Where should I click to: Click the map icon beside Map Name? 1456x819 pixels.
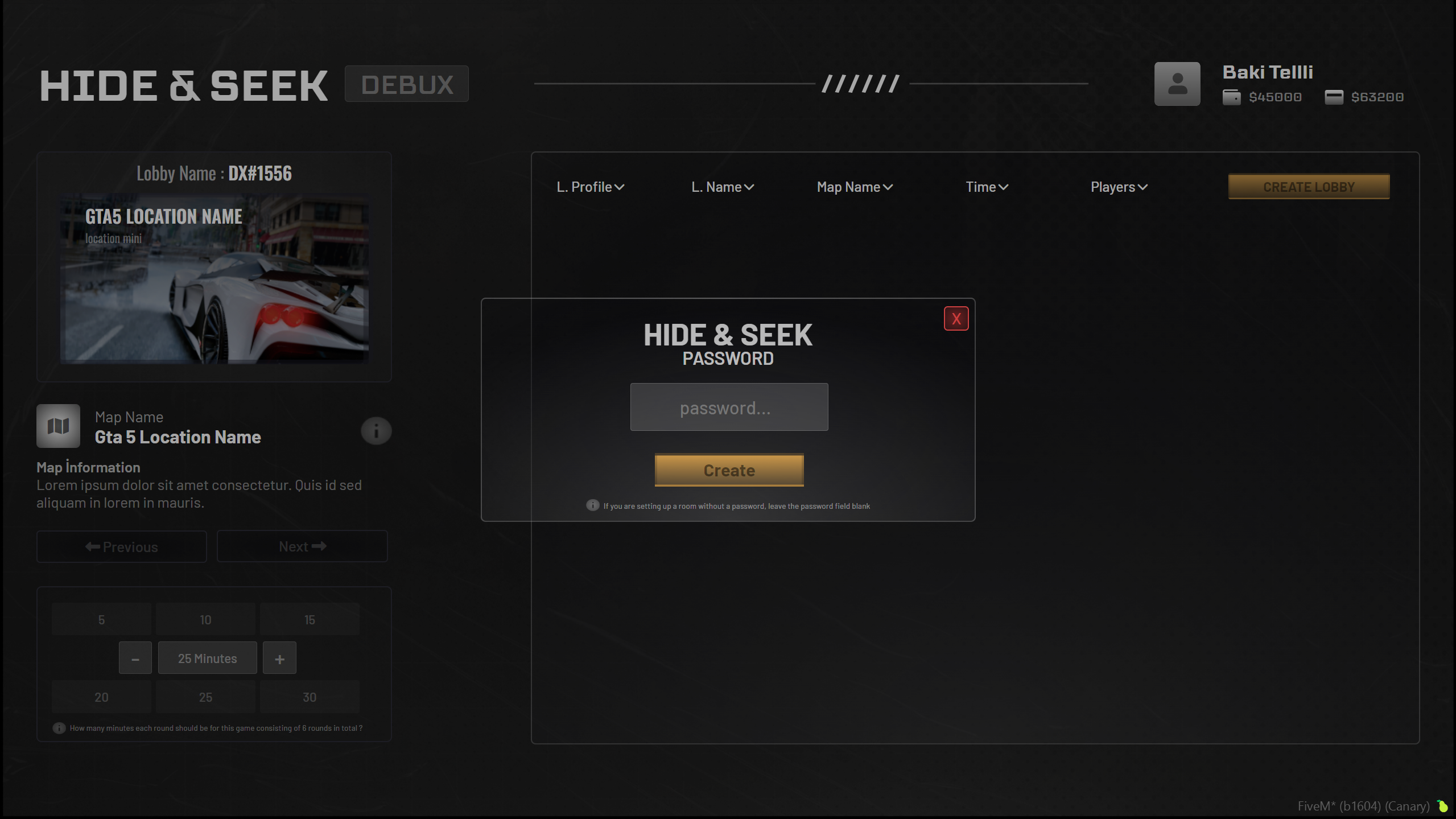58,425
